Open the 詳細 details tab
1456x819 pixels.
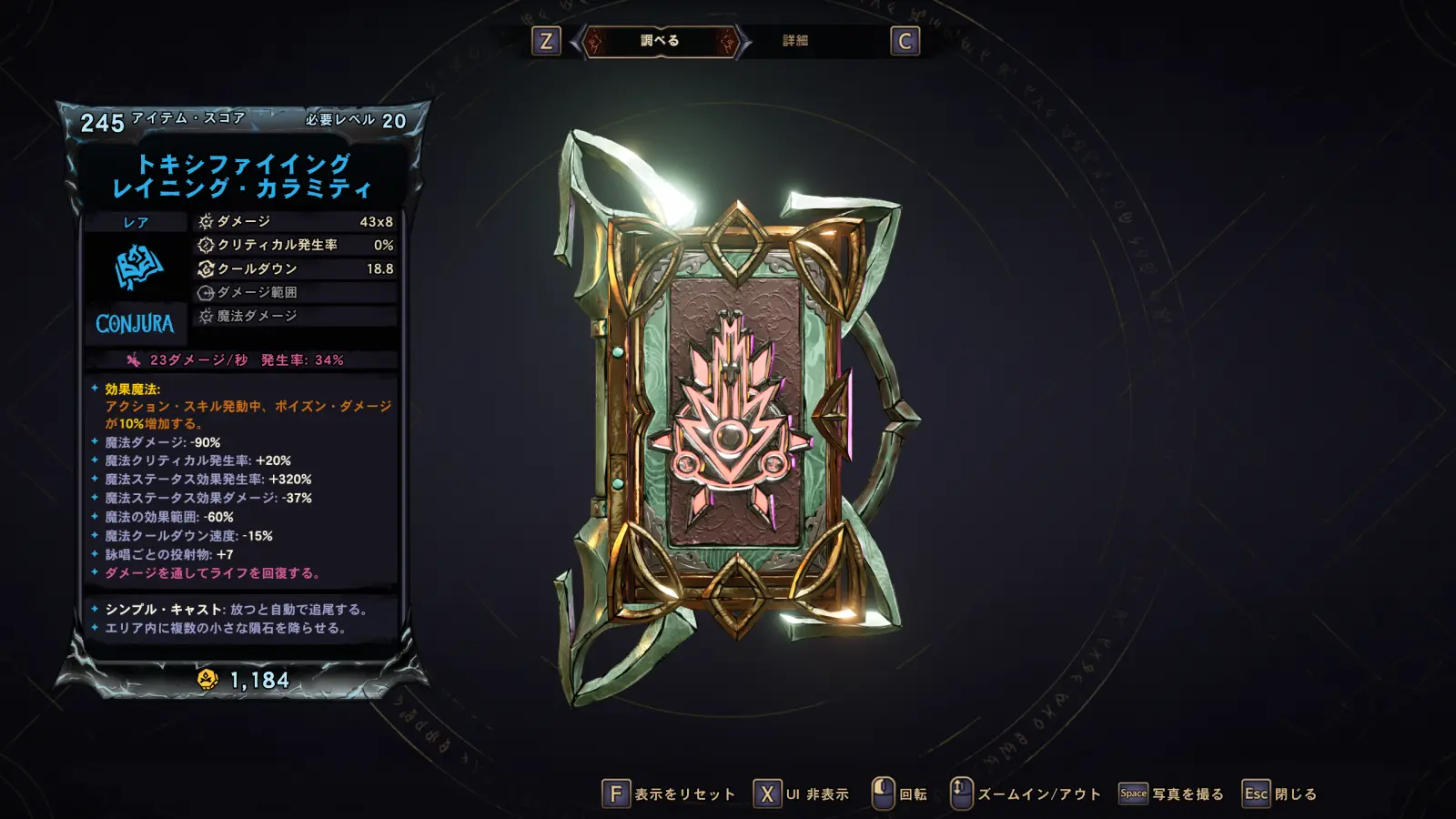pos(795,41)
